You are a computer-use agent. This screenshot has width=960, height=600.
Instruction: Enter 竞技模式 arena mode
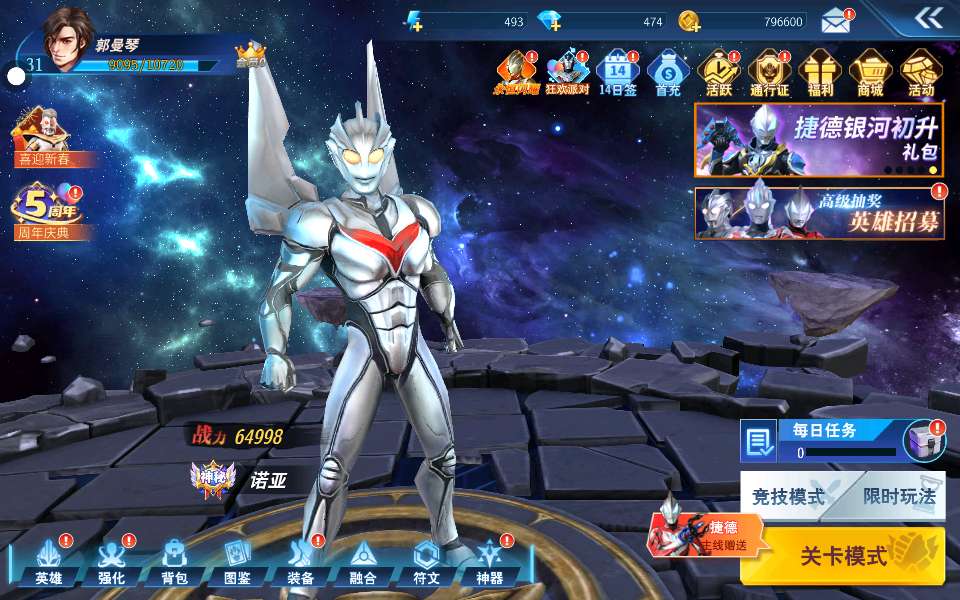pyautogui.click(x=790, y=496)
